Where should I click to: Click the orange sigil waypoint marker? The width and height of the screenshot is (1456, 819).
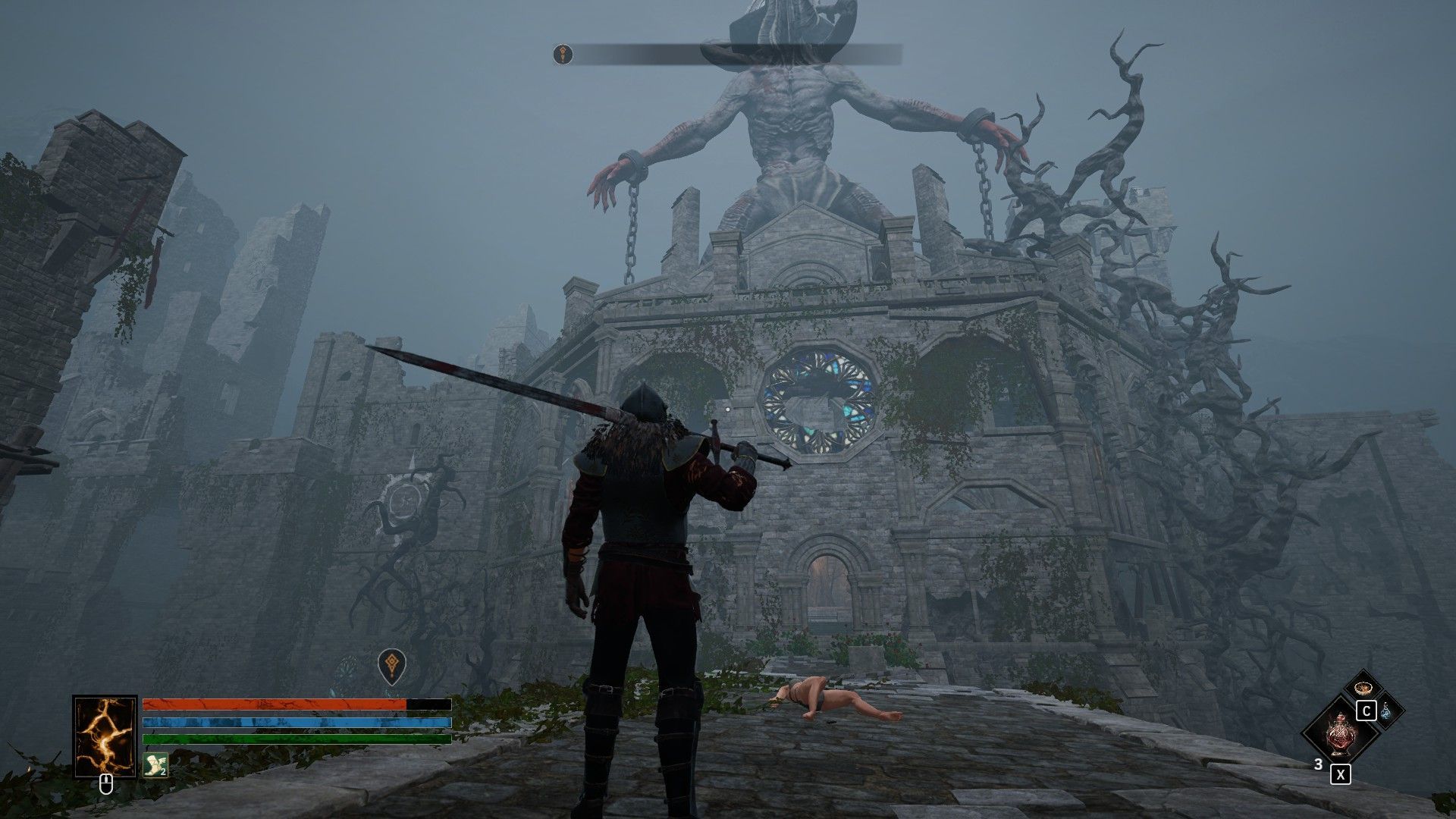391,664
